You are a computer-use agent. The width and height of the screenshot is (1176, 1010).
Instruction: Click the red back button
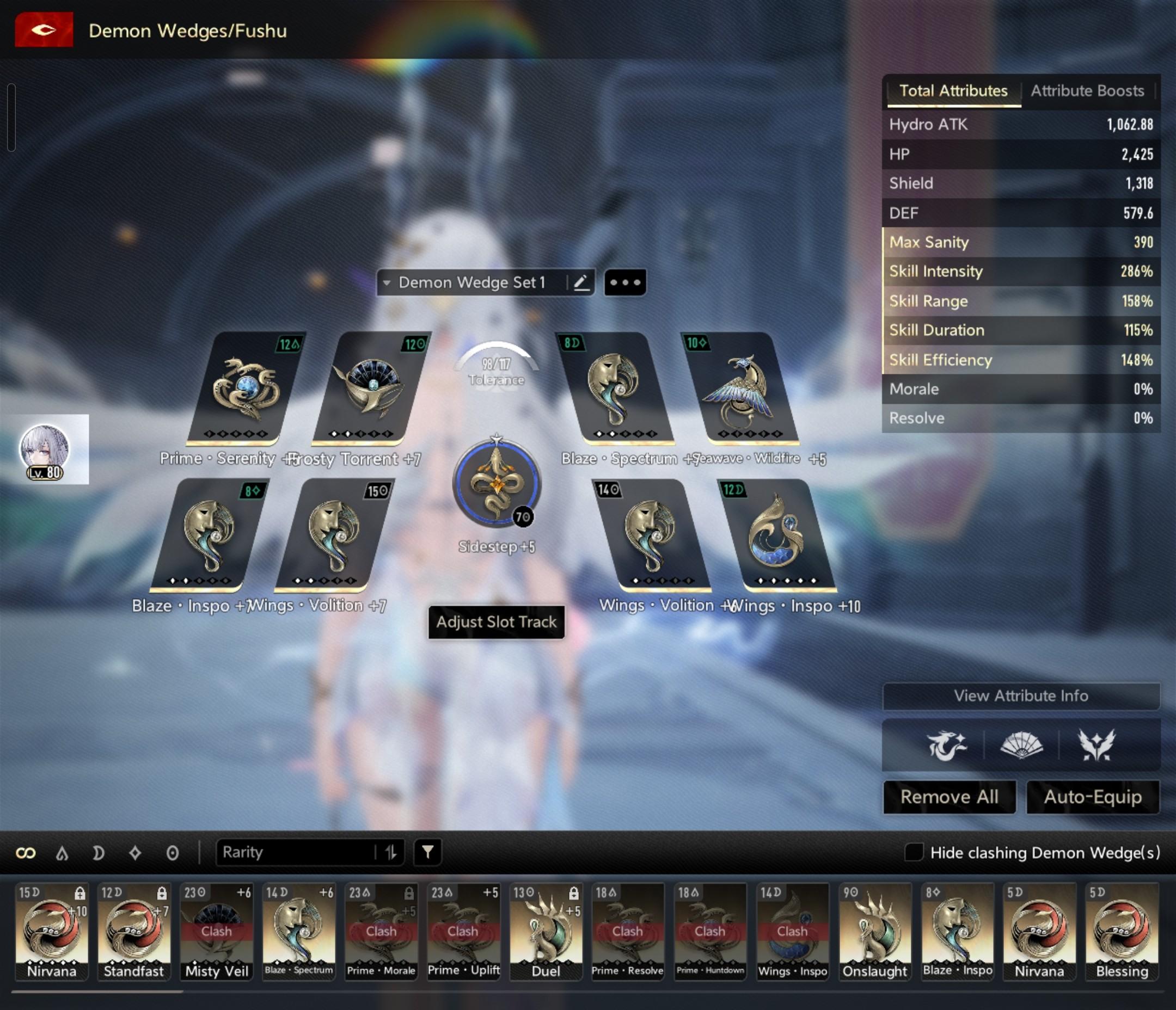click(x=44, y=29)
